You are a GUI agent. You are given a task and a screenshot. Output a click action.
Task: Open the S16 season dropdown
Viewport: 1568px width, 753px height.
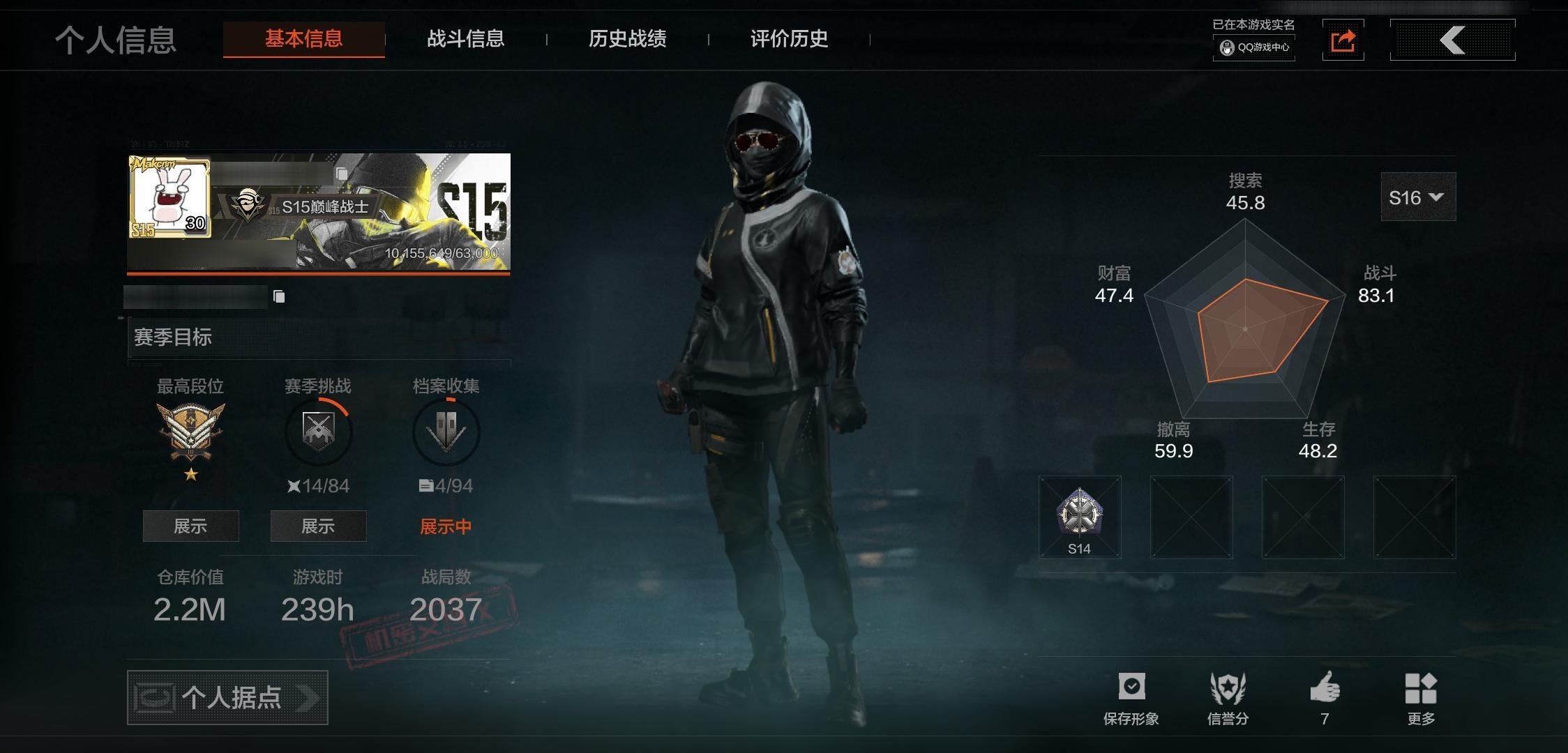pyautogui.click(x=1417, y=197)
